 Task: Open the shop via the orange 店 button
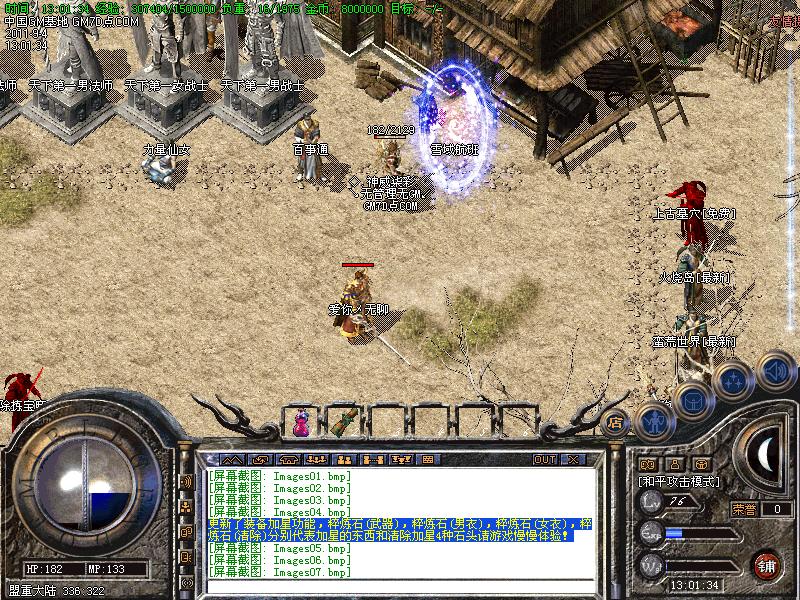coord(615,421)
